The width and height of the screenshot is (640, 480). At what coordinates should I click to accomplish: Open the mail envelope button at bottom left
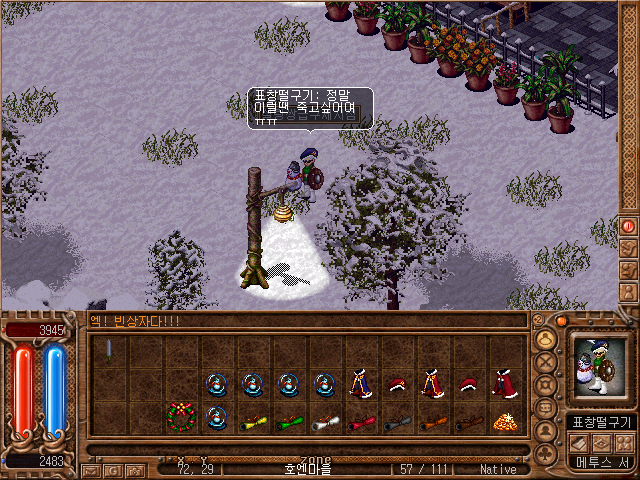click(x=91, y=470)
